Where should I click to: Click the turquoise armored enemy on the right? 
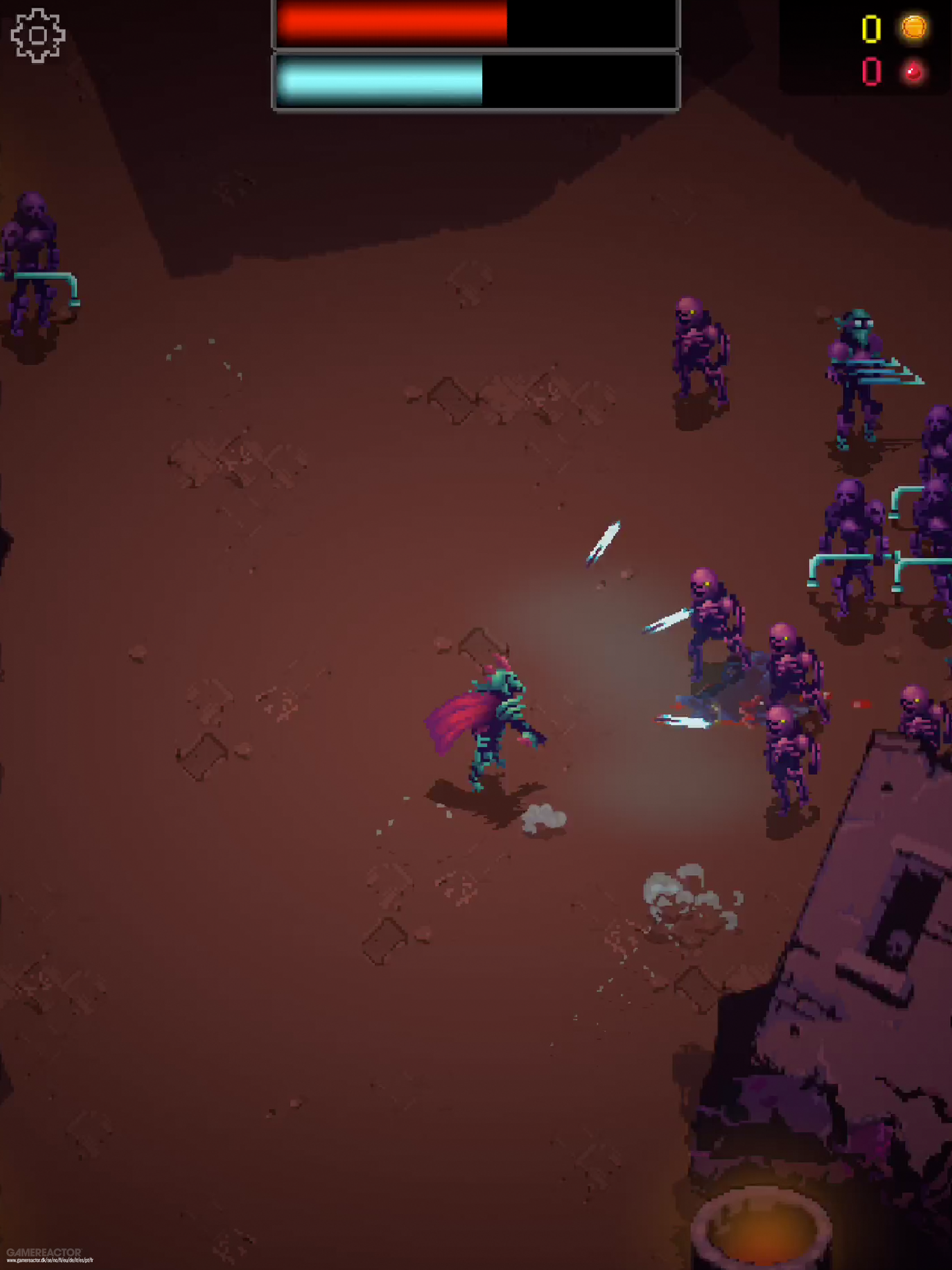(861, 367)
